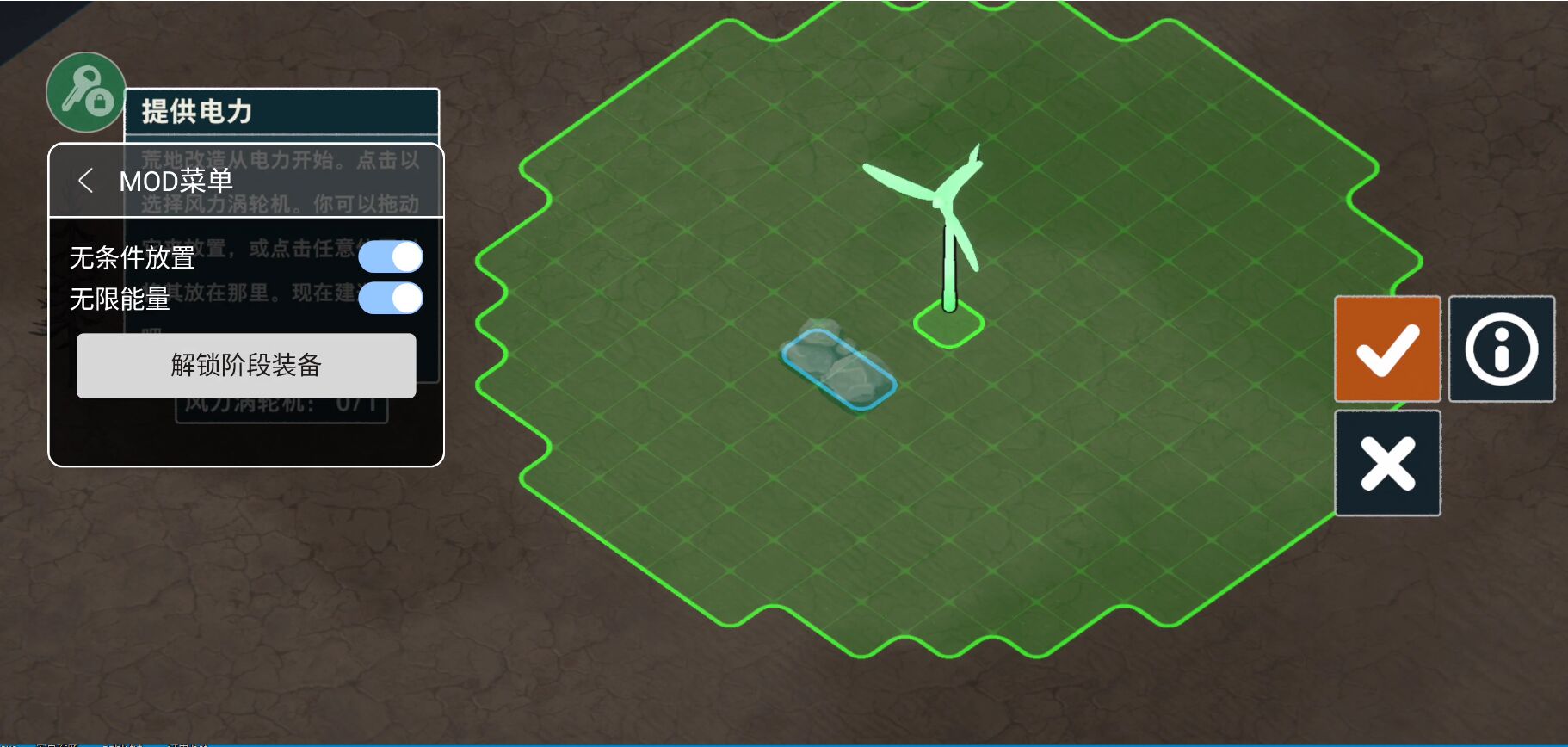The image size is (1568, 747).
Task: Click the 解锁阶段装备 button
Action: coord(246,366)
